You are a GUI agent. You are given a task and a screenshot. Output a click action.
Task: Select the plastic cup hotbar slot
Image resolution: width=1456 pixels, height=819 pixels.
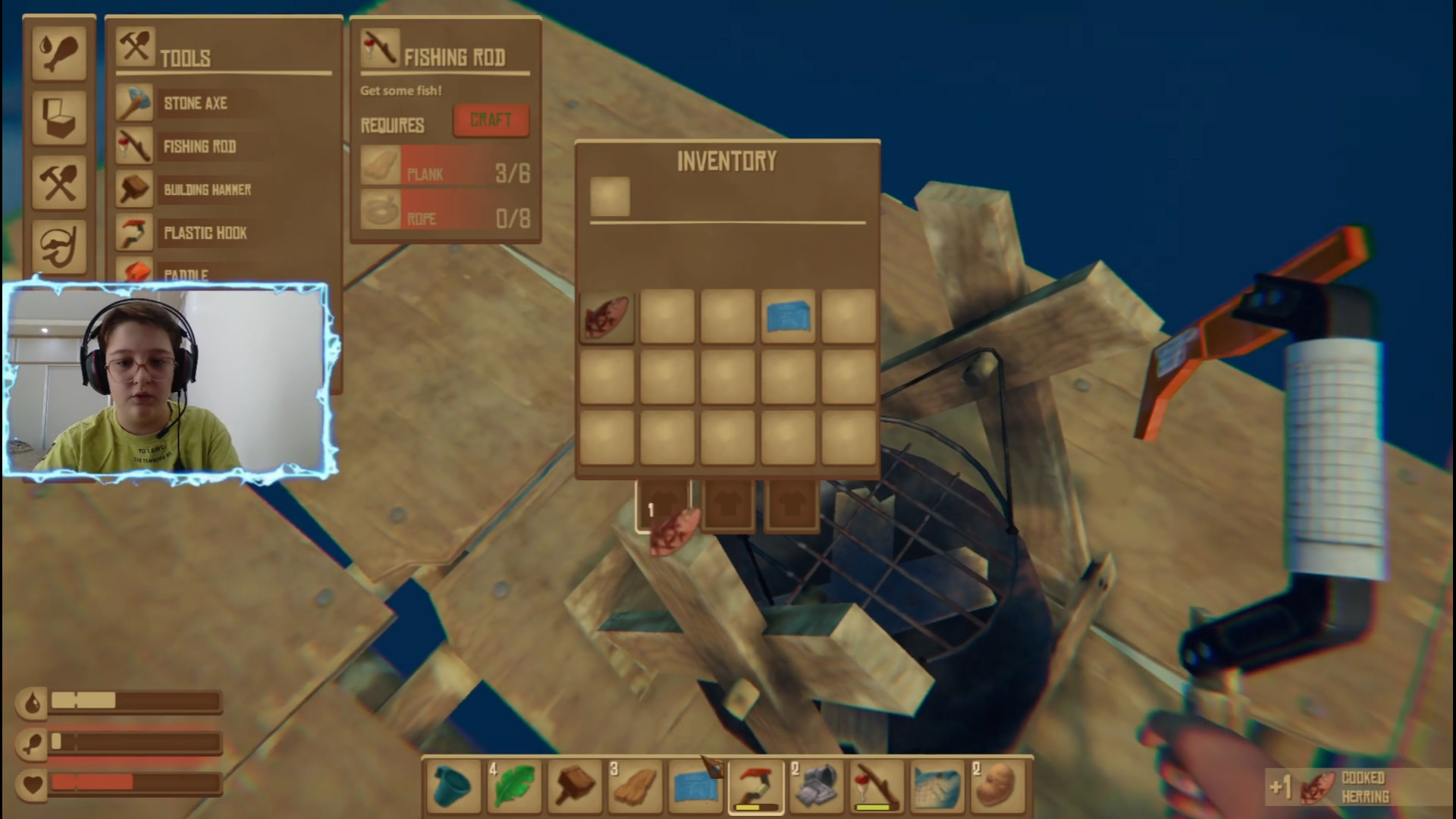453,786
